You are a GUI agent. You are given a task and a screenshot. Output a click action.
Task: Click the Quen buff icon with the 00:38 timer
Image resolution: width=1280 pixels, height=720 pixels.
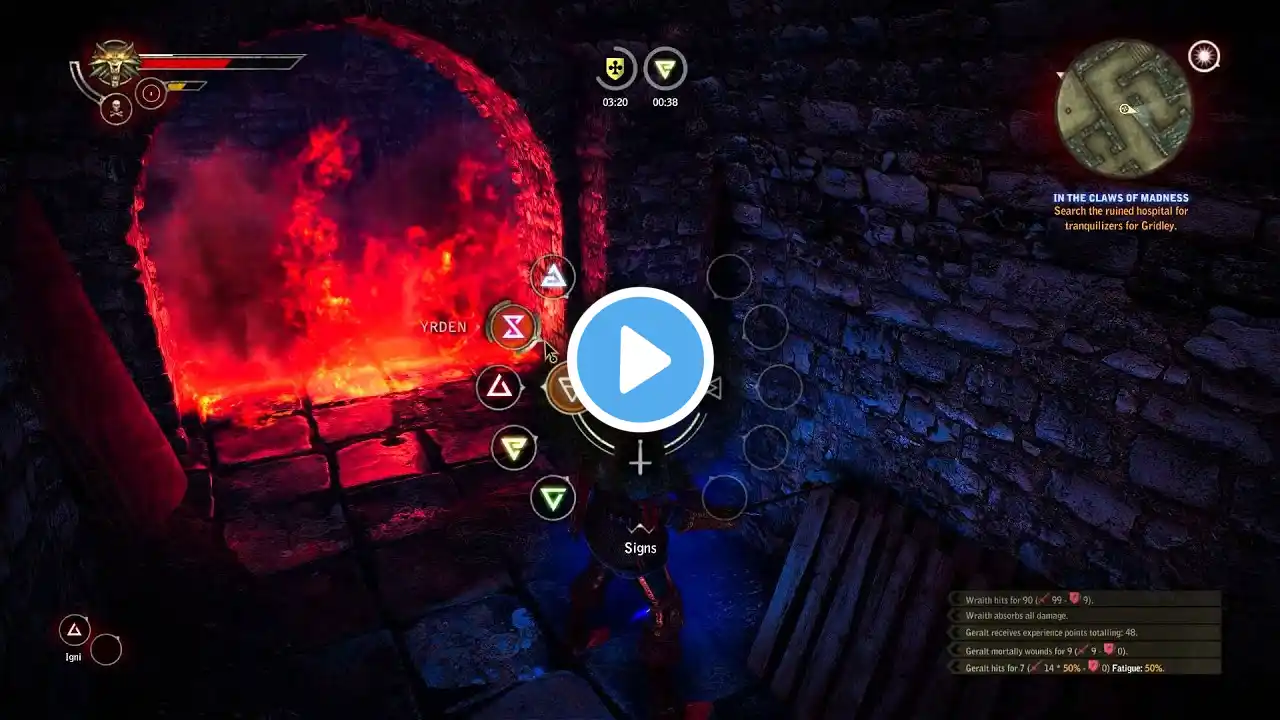665,69
